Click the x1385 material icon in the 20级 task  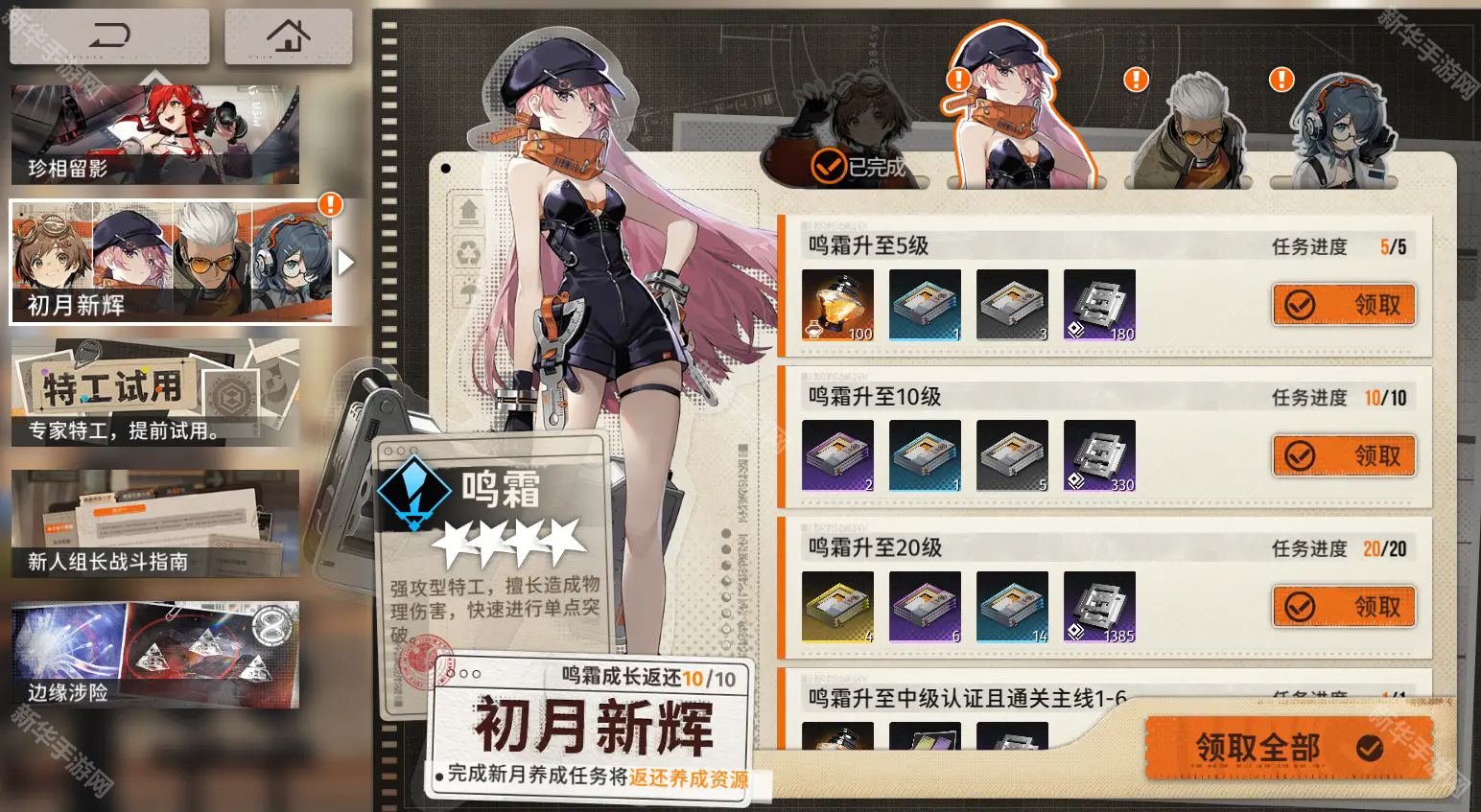[x=1099, y=606]
